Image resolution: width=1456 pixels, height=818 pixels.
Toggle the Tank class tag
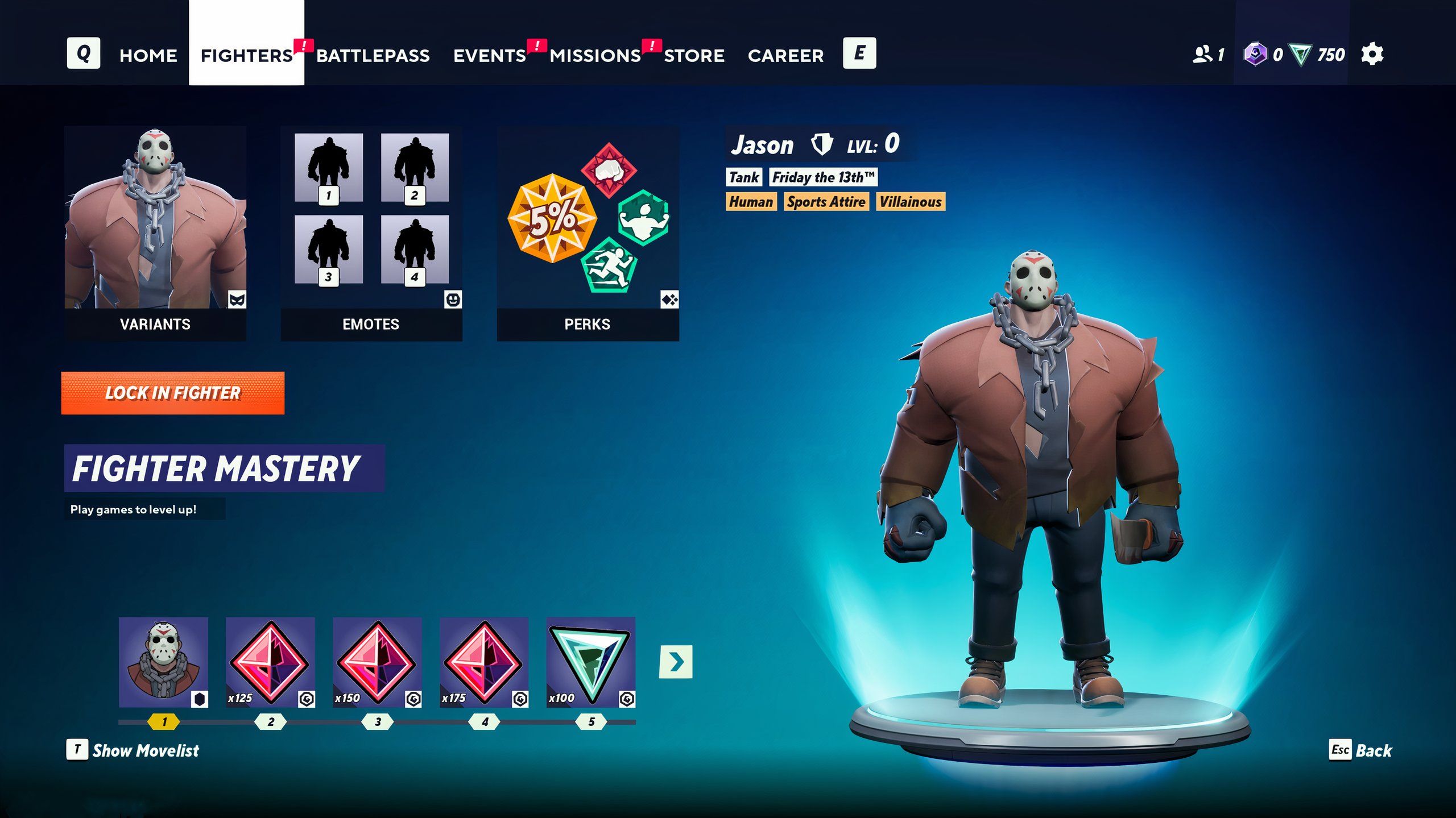pyautogui.click(x=744, y=177)
